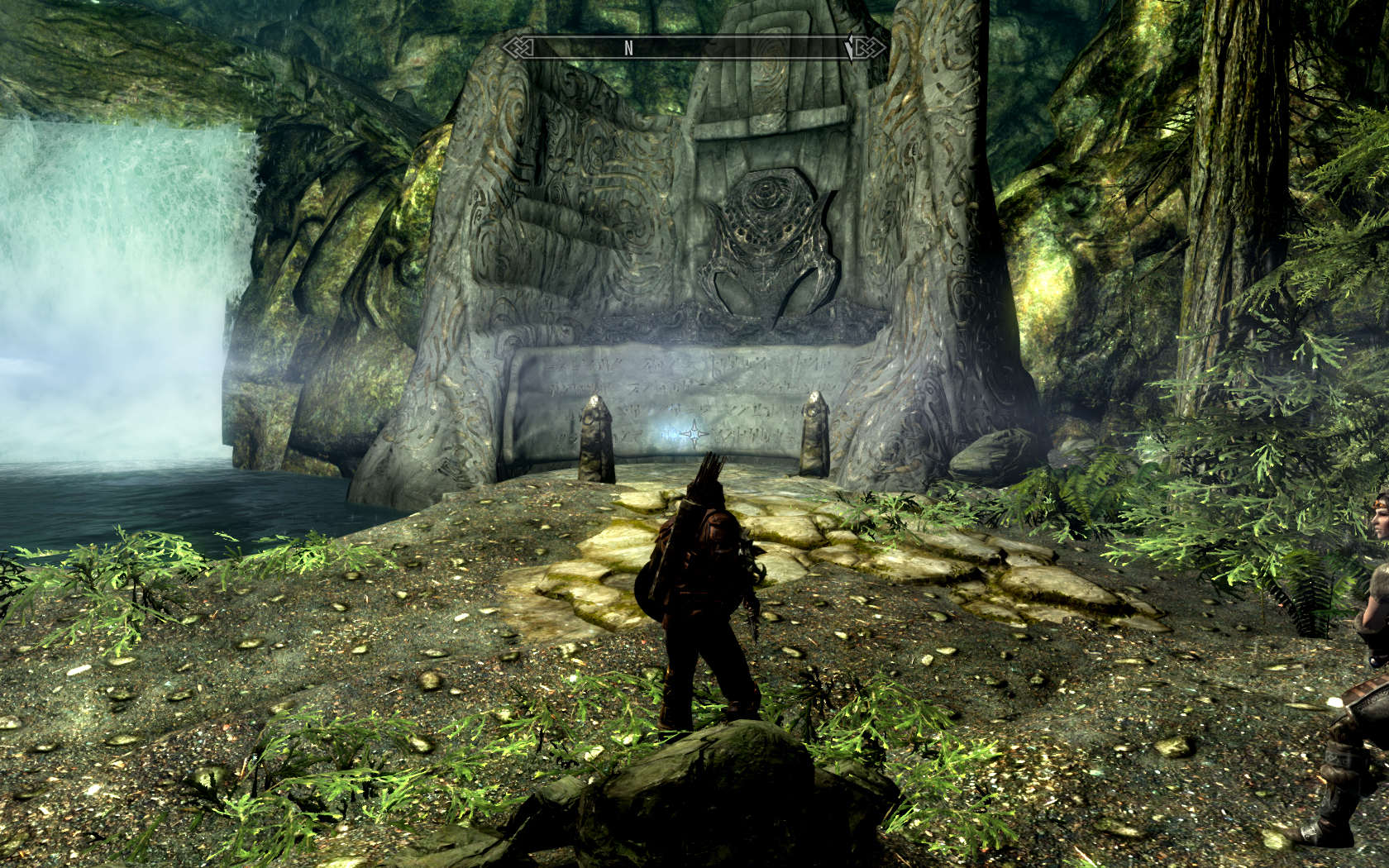1389x868 pixels.
Task: Click the North marker on the compass
Action: pyautogui.click(x=628, y=49)
